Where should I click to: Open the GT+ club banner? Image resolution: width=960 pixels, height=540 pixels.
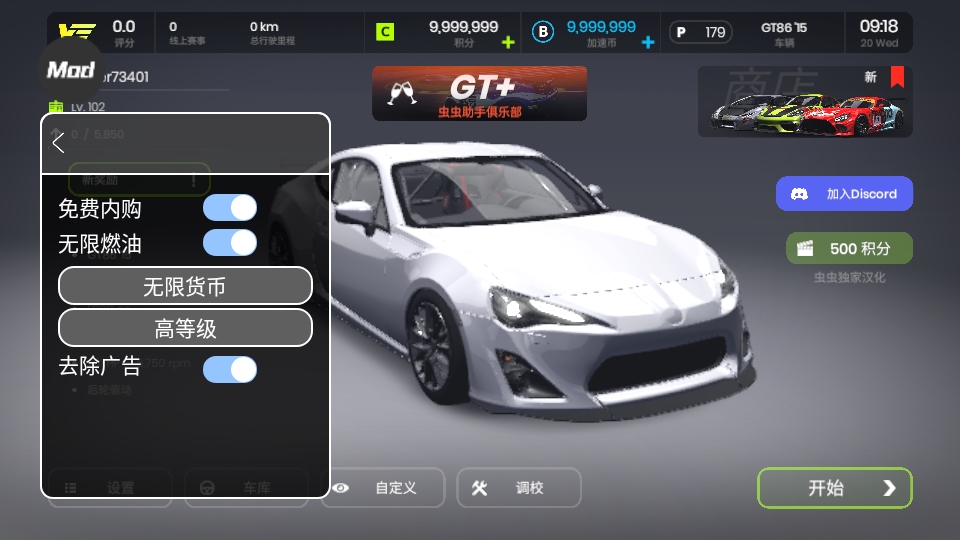(x=479, y=94)
